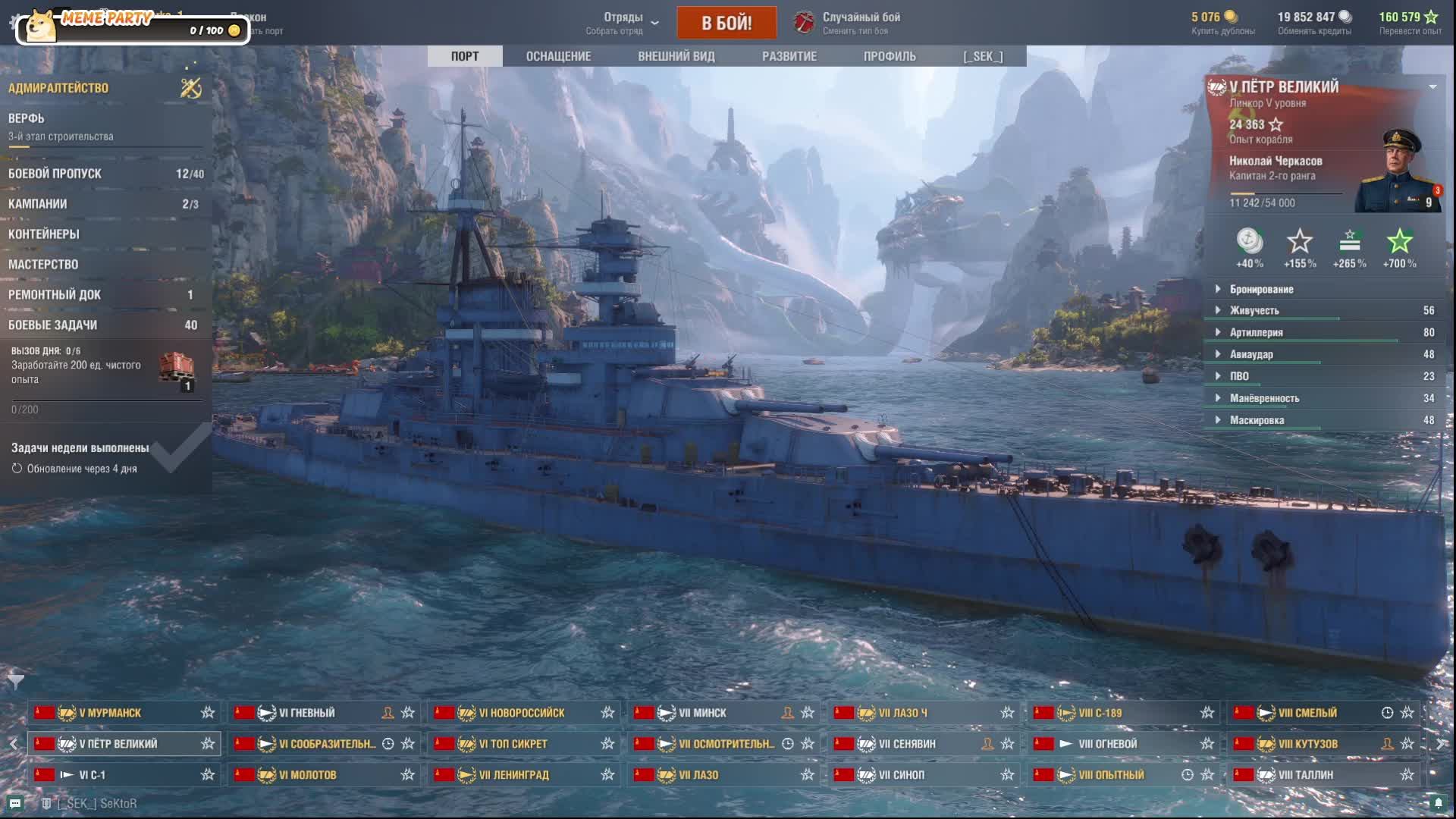Open the ВНЕШНИЙ ВИД tab
Viewport: 1456px width, 819px height.
tap(676, 56)
